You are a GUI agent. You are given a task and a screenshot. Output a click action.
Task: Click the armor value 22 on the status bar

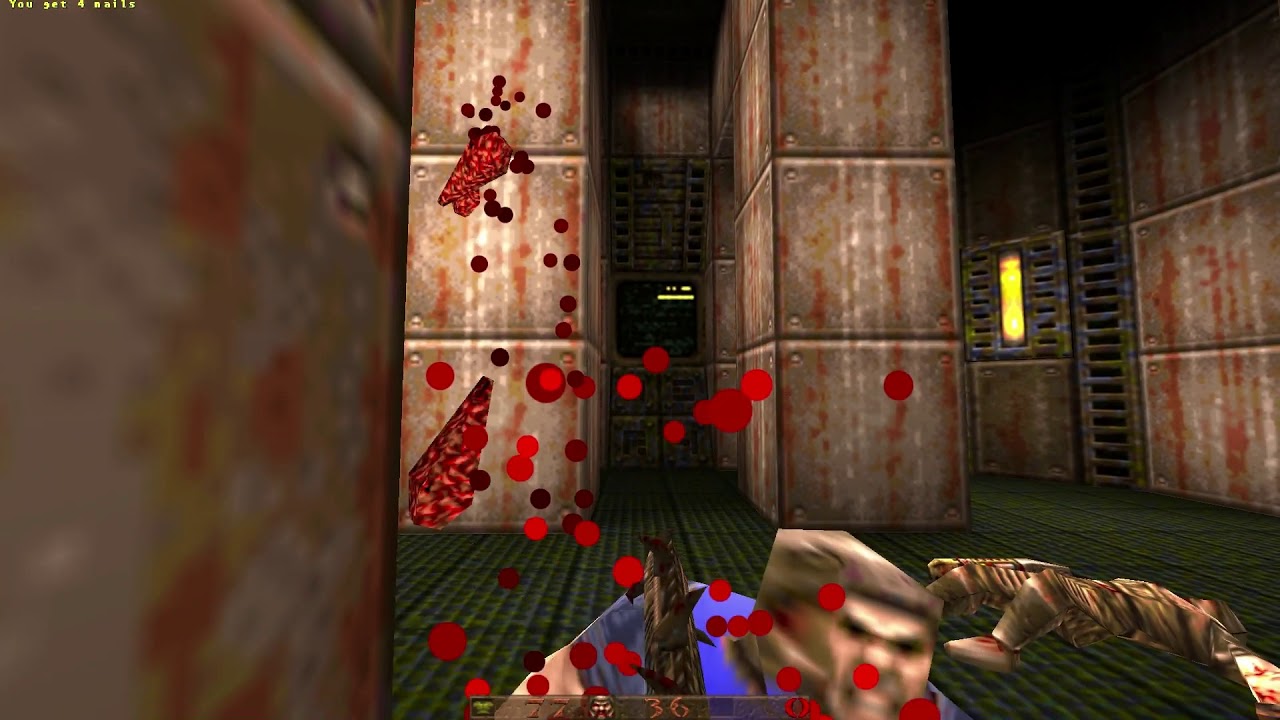coord(545,706)
